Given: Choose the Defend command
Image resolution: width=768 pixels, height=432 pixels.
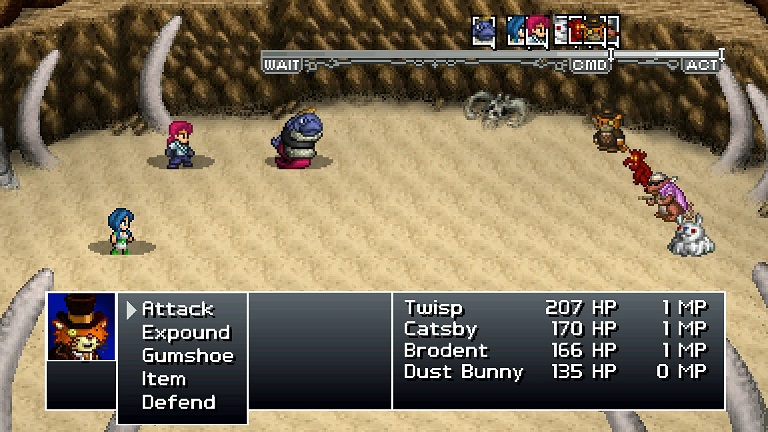Looking at the screenshot, I should tap(178, 402).
